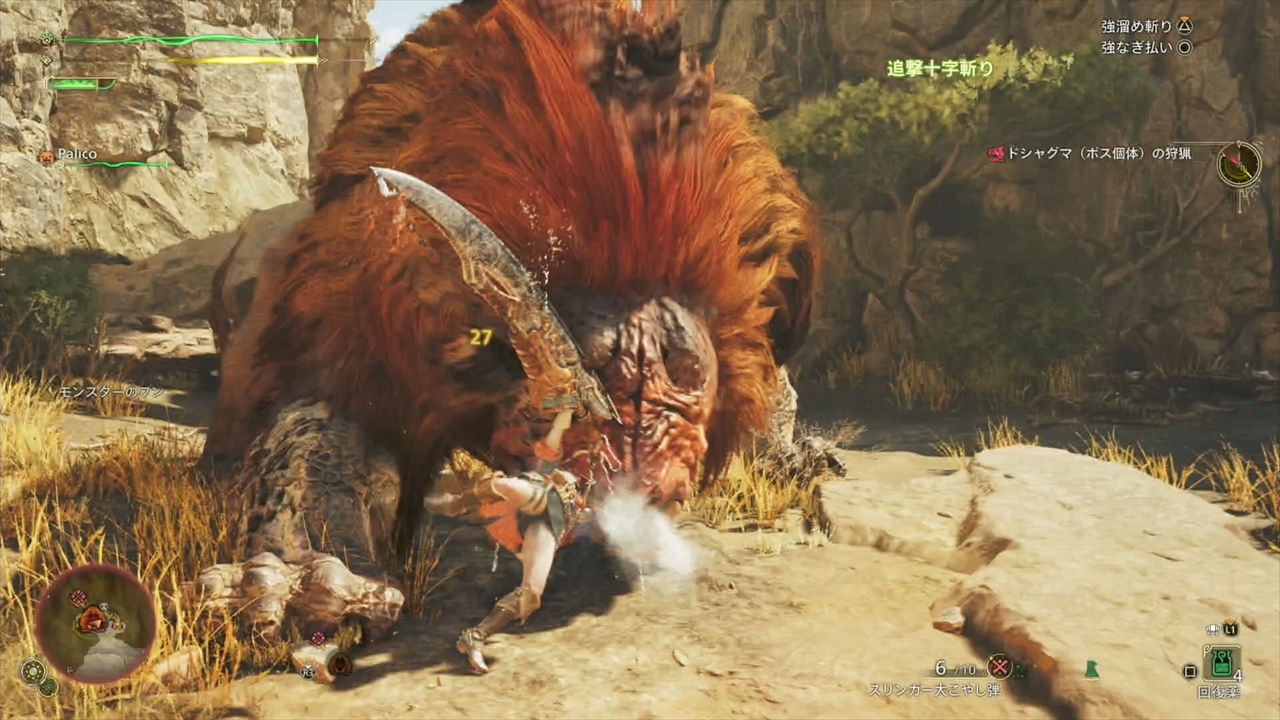The height and width of the screenshot is (720, 1280).
Task: Open the circular minimap
Action: pos(96,624)
